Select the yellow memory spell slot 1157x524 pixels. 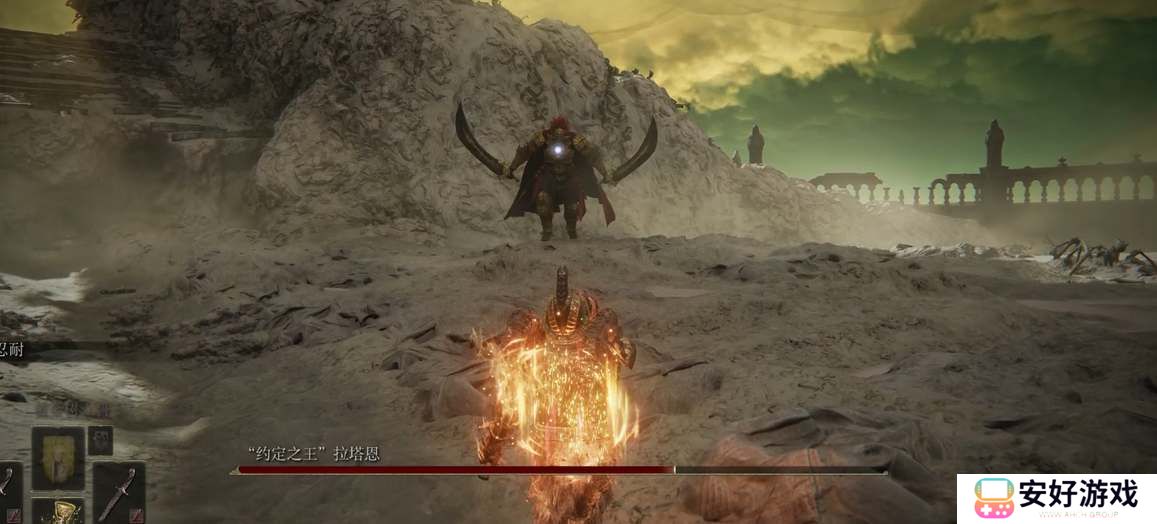58,459
